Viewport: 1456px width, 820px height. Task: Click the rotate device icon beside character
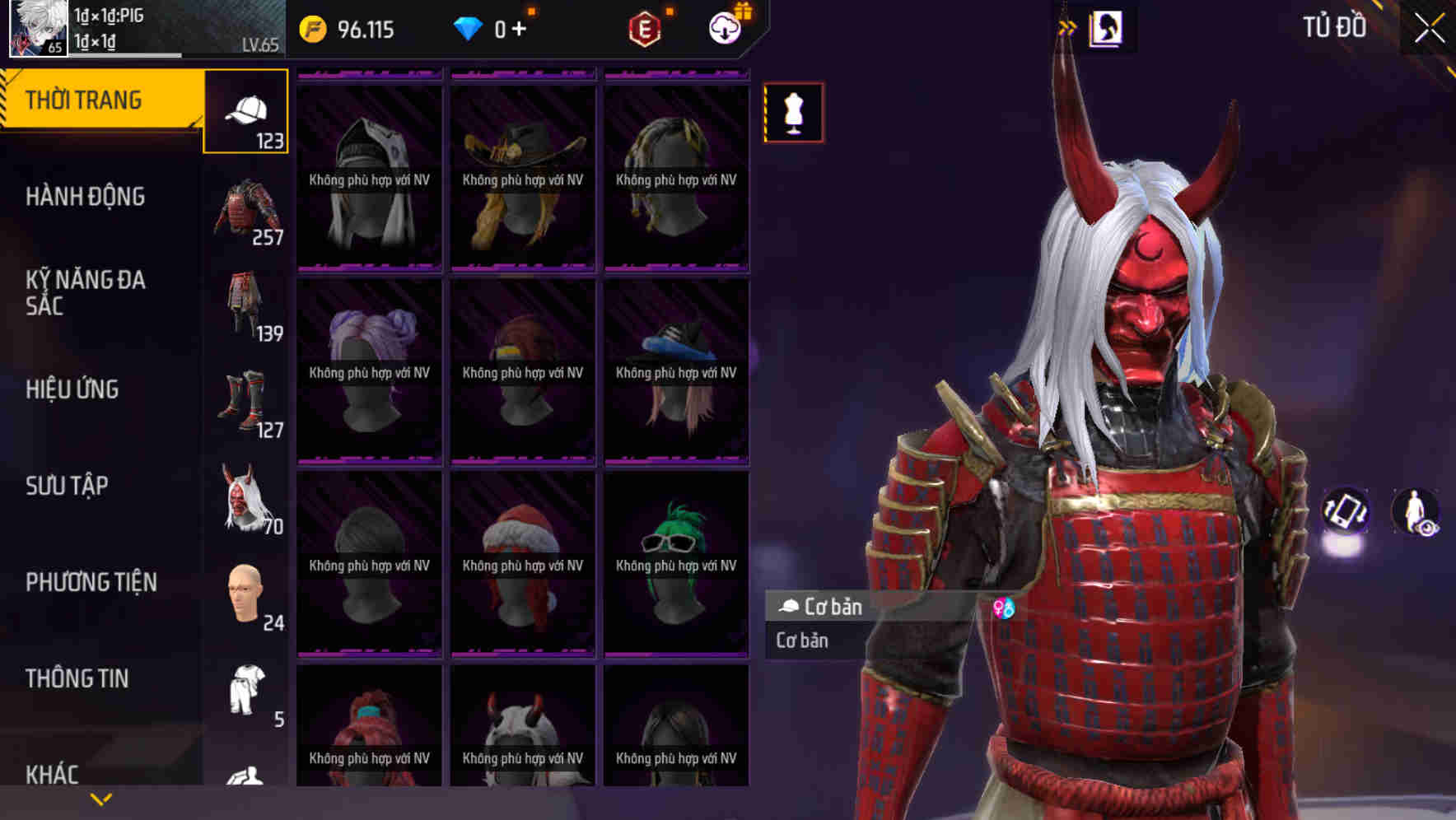(1346, 510)
